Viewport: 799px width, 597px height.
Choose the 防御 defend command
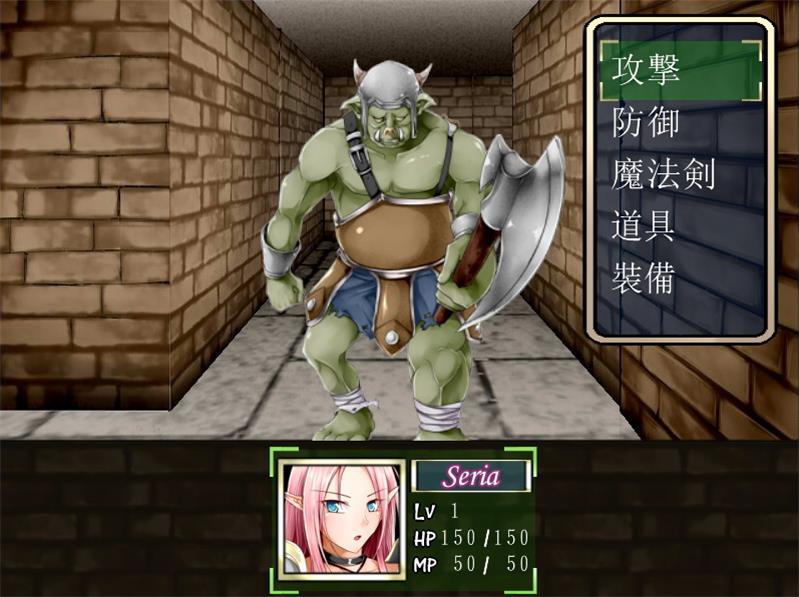pyautogui.click(x=646, y=122)
